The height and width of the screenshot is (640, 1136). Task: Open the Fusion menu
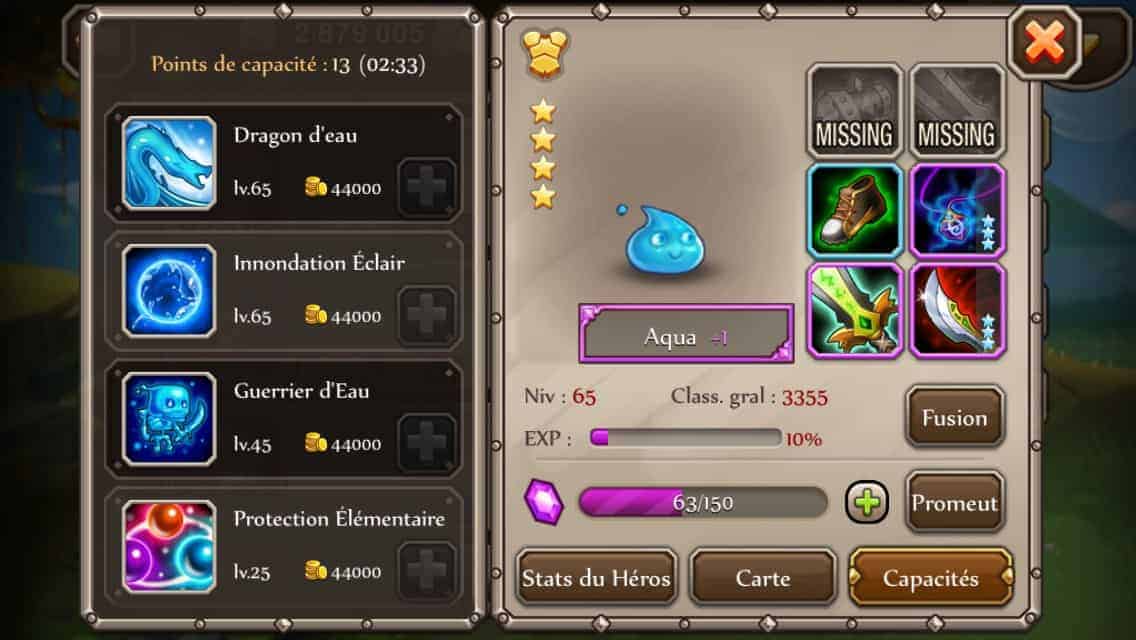(x=954, y=417)
